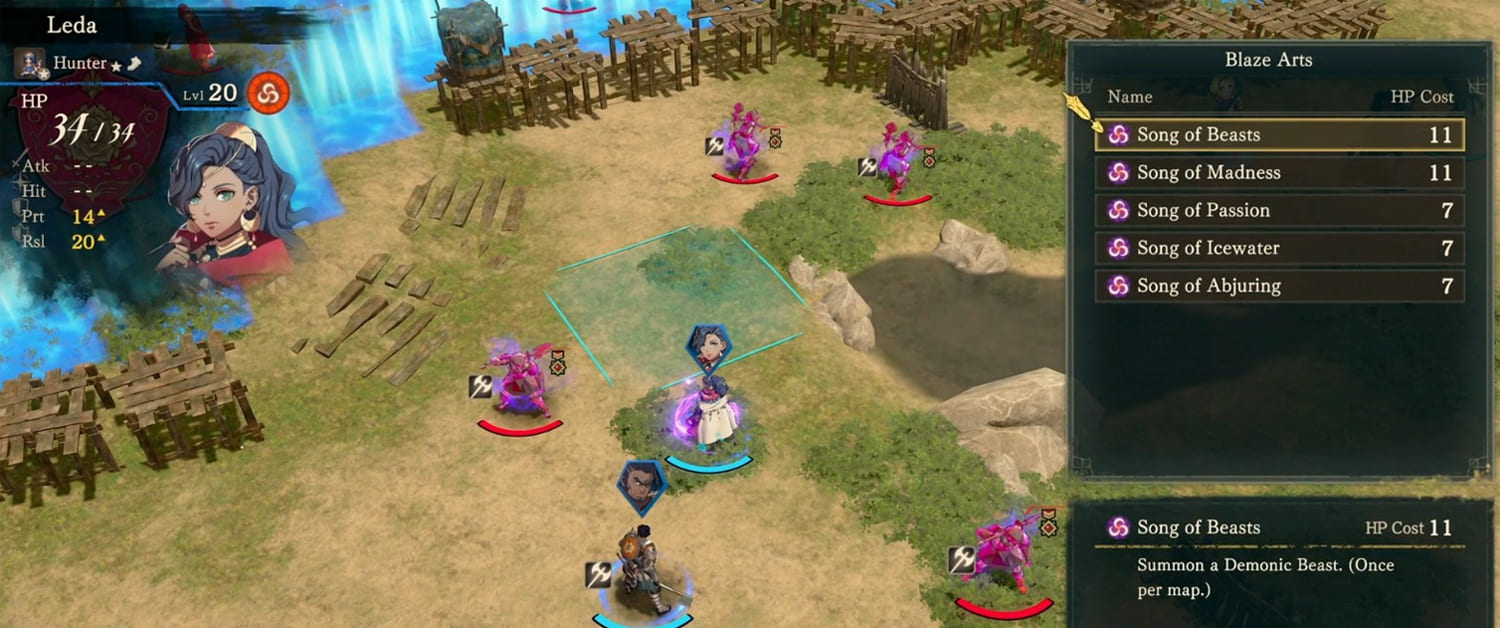Click the red swirl emblem beside level 20
Viewport: 1500px width, 628px height.
click(x=268, y=95)
